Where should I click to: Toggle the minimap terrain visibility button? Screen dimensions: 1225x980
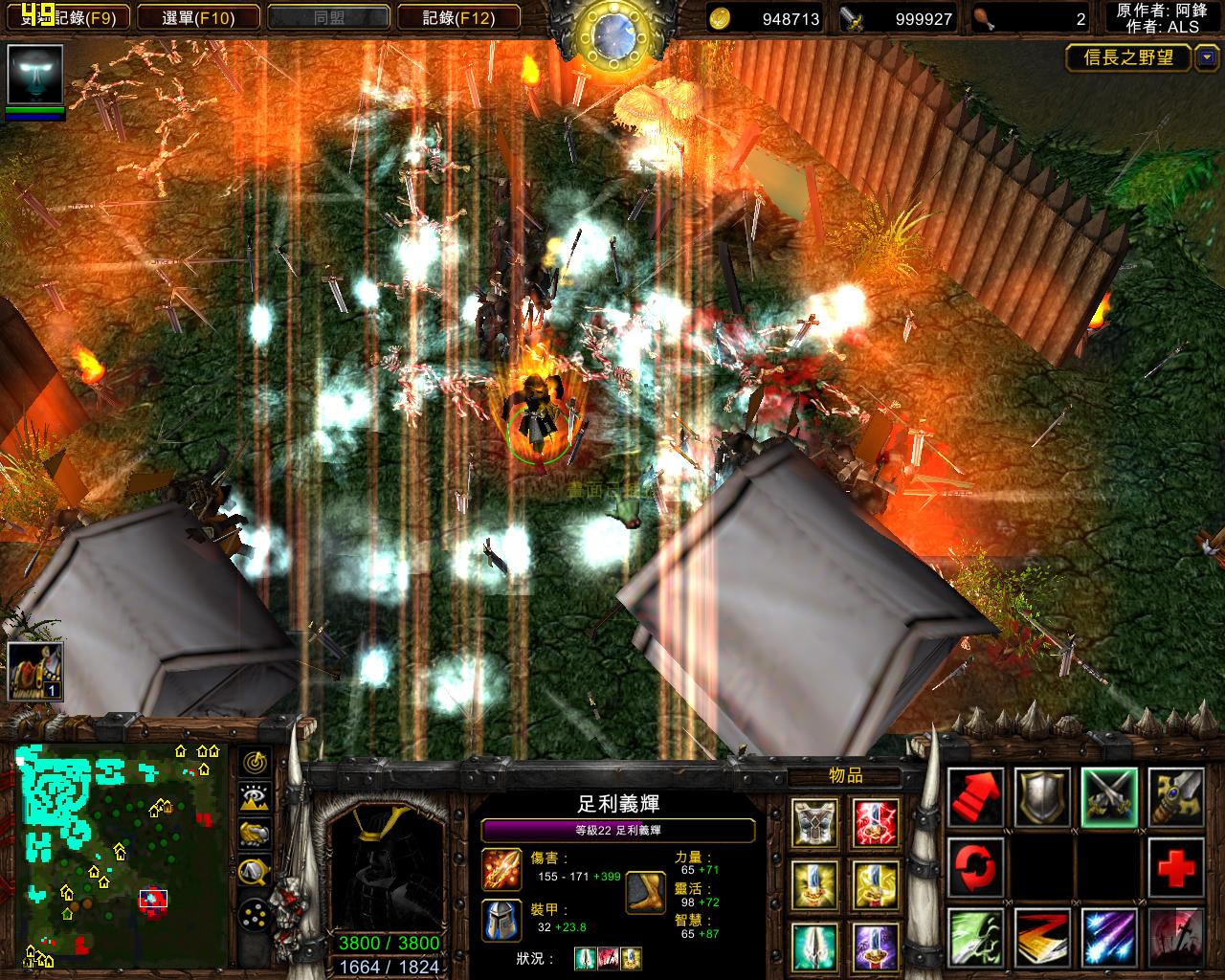[x=255, y=798]
